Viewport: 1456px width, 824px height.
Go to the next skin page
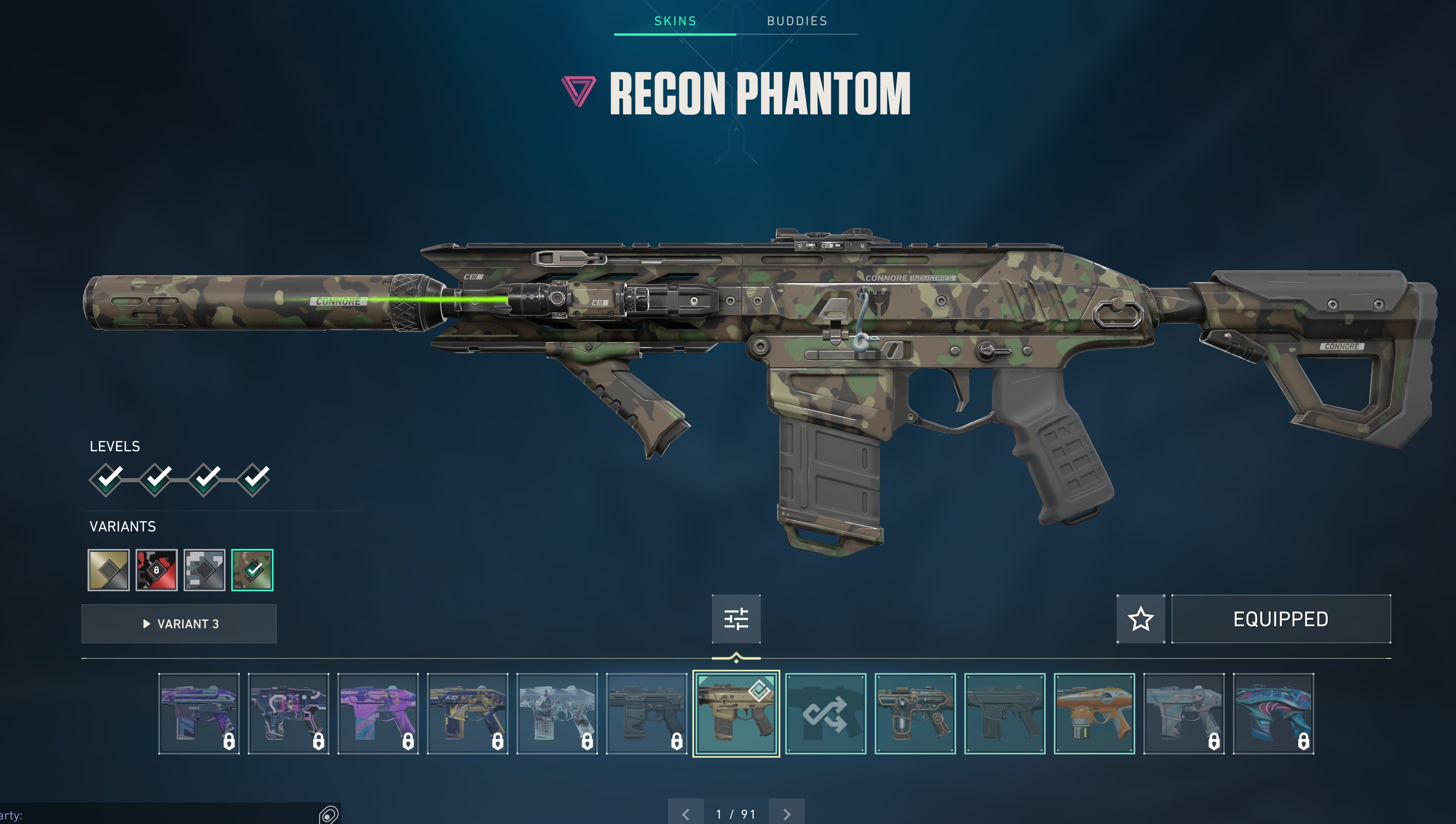point(787,814)
